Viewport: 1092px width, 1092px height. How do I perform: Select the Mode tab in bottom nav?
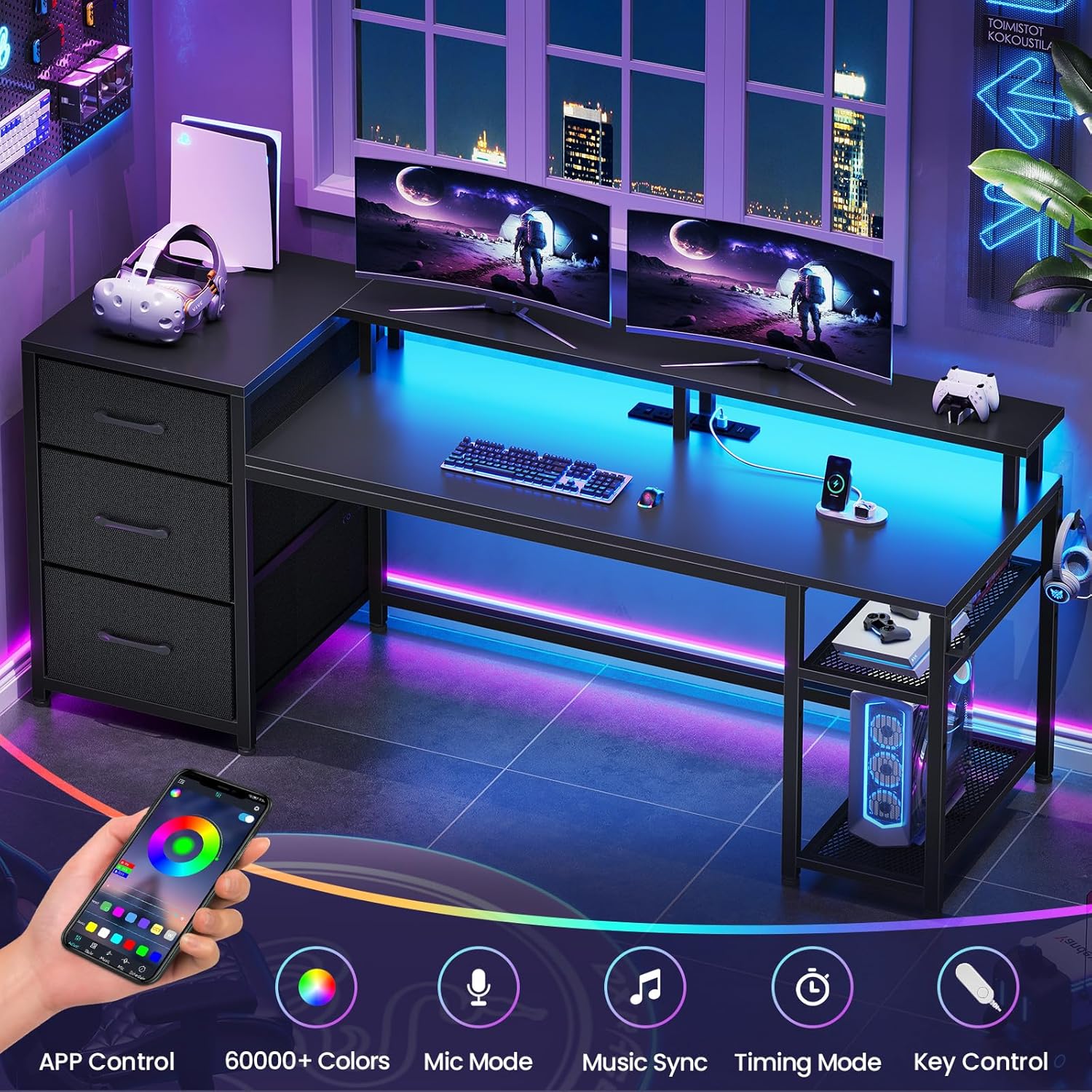[93, 948]
